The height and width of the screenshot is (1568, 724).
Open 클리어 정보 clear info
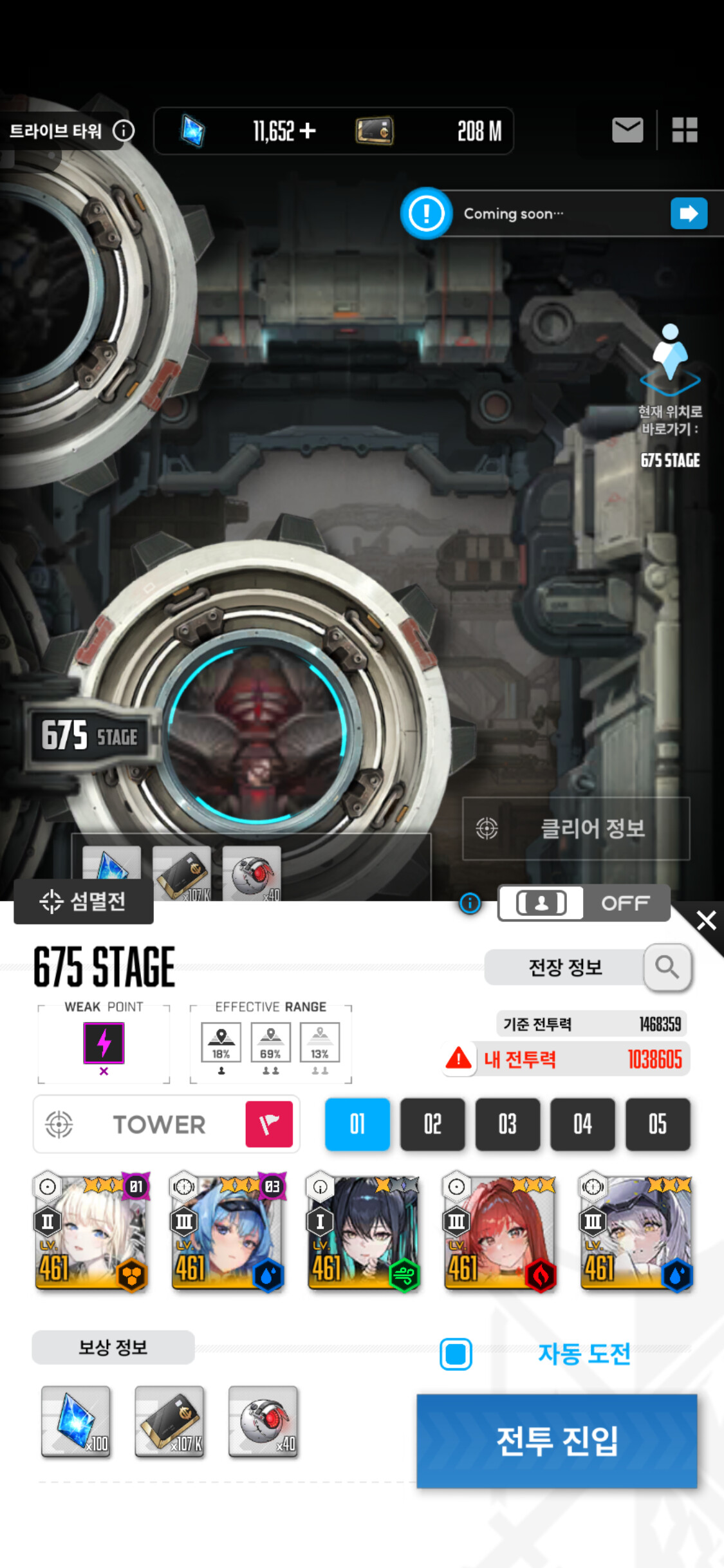[576, 828]
